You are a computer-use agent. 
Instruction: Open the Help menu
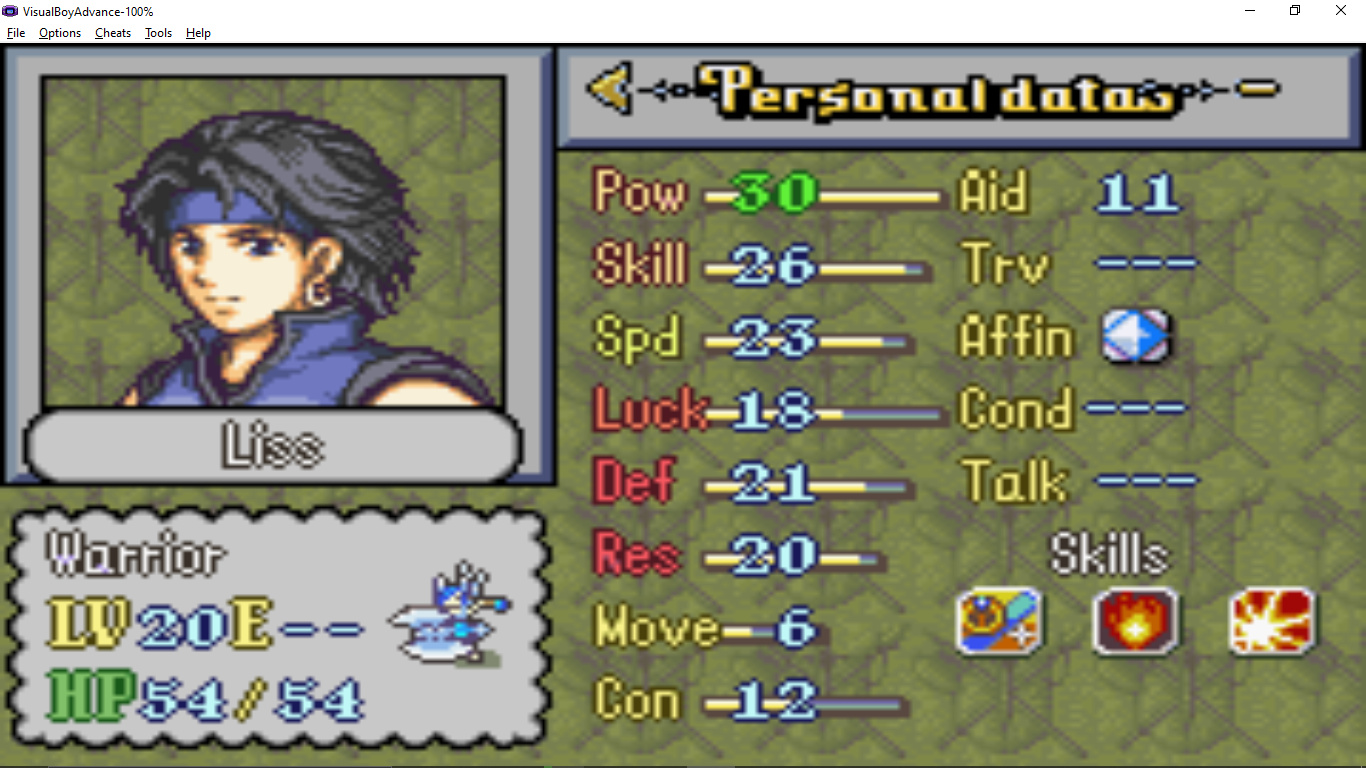198,33
